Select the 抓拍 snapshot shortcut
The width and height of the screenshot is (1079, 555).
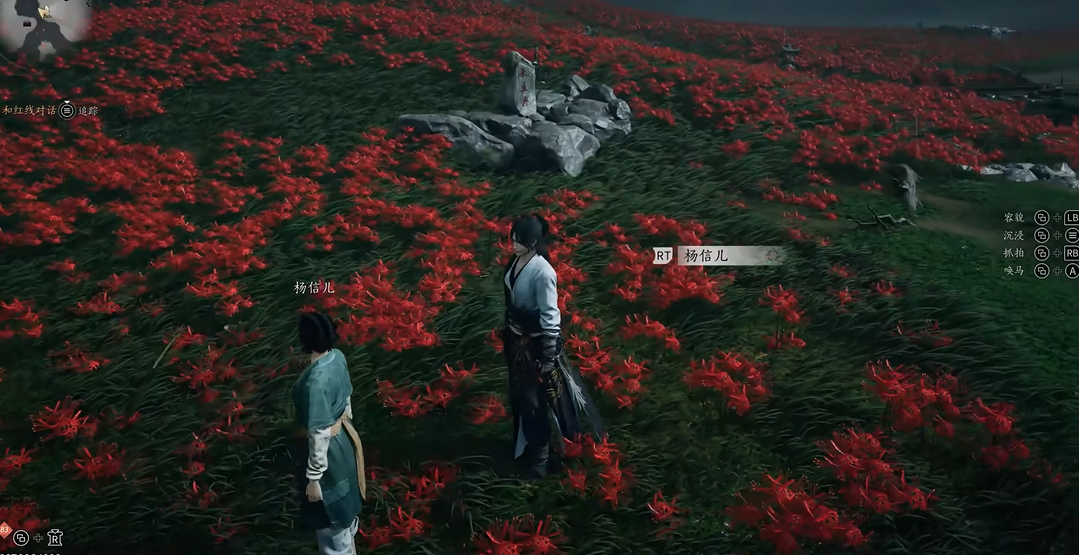1014,253
